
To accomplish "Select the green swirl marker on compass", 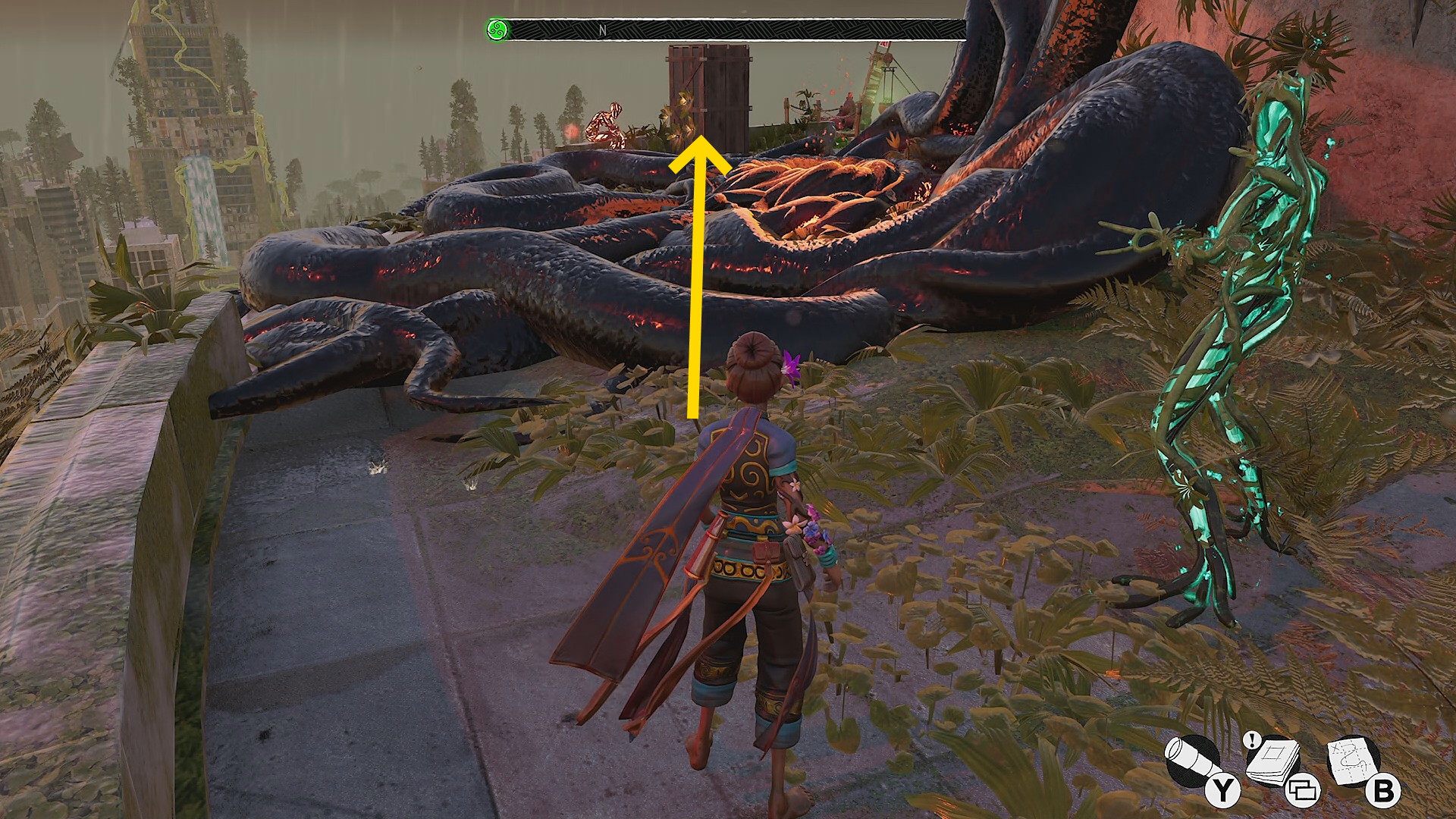I will (x=497, y=30).
